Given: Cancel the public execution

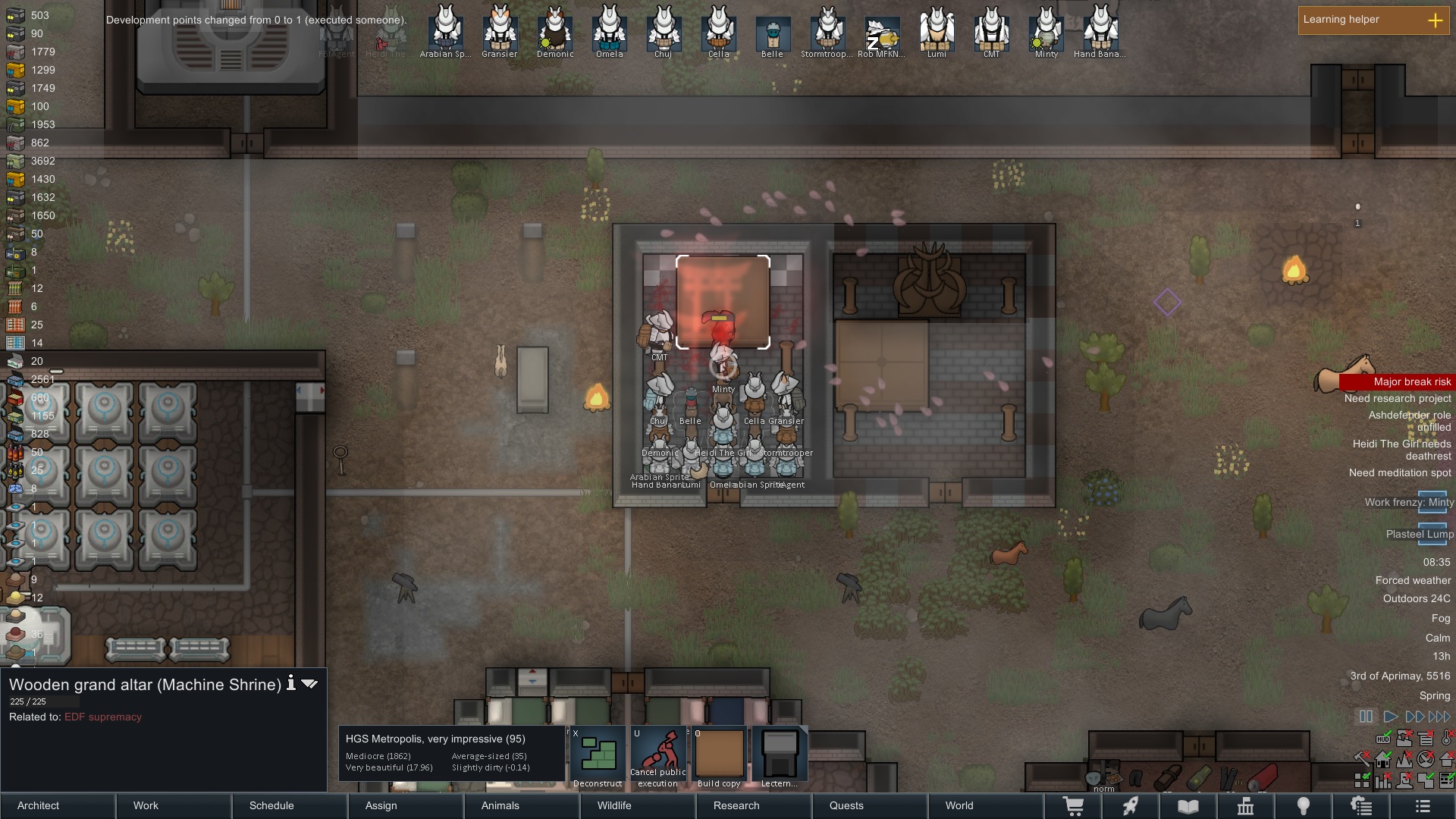Looking at the screenshot, I should pos(658,758).
